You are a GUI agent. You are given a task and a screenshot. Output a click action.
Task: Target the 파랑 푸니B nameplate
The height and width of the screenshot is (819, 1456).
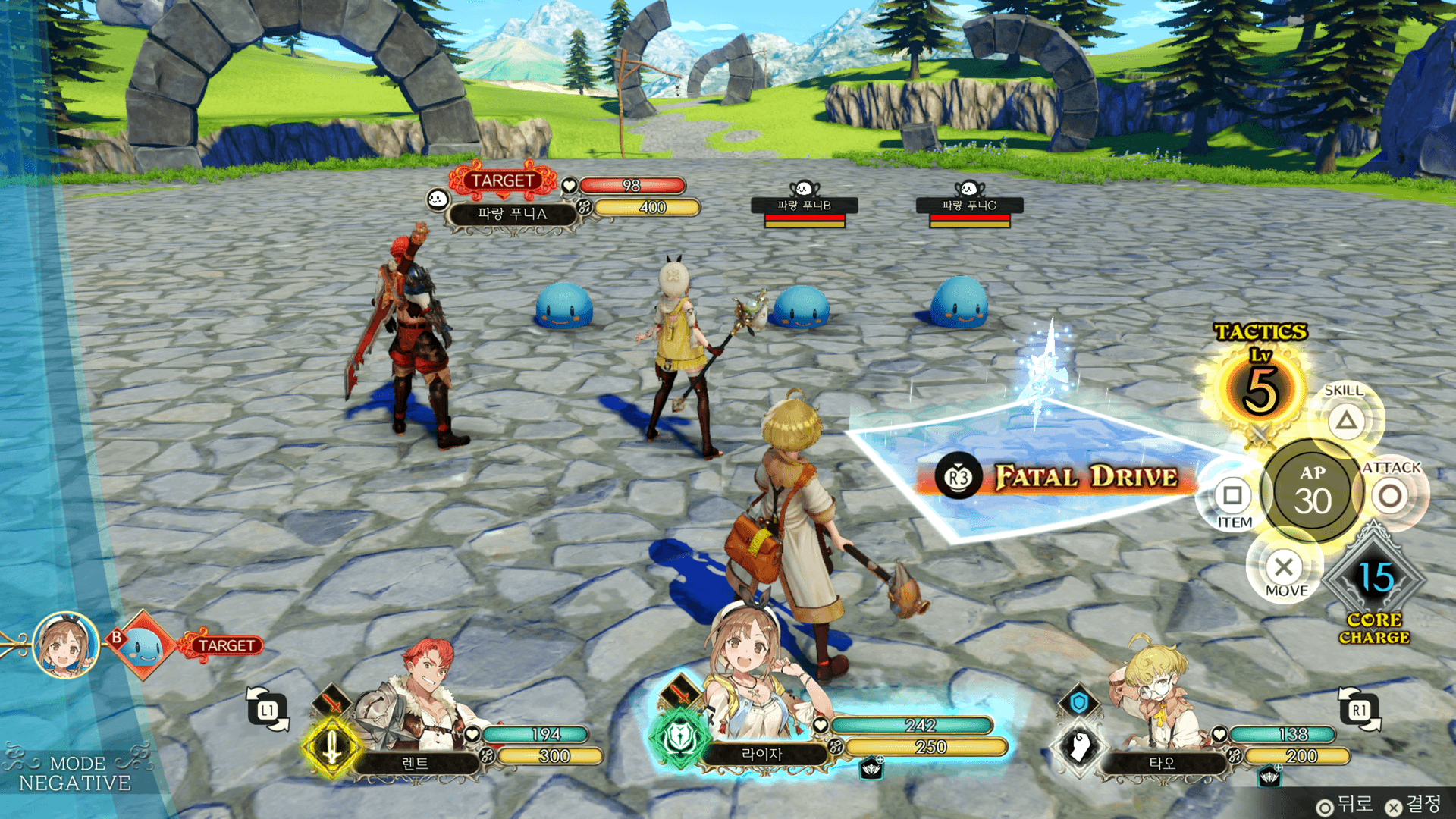(804, 206)
